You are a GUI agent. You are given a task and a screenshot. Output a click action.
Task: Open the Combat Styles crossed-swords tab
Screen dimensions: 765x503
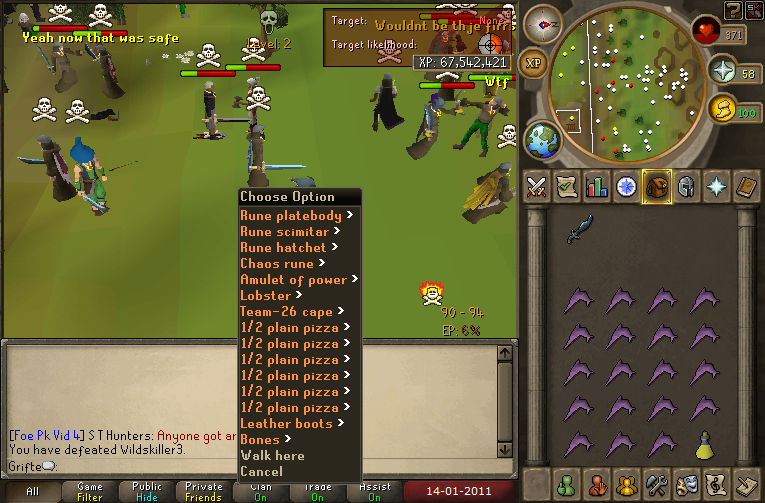(x=537, y=187)
